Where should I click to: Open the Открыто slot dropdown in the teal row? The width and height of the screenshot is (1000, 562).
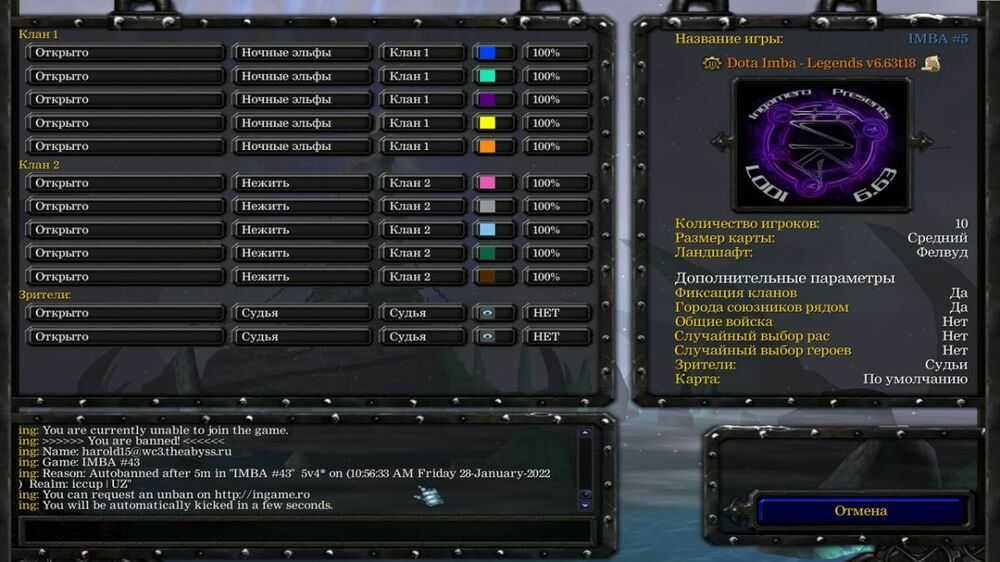pyautogui.click(x=125, y=76)
